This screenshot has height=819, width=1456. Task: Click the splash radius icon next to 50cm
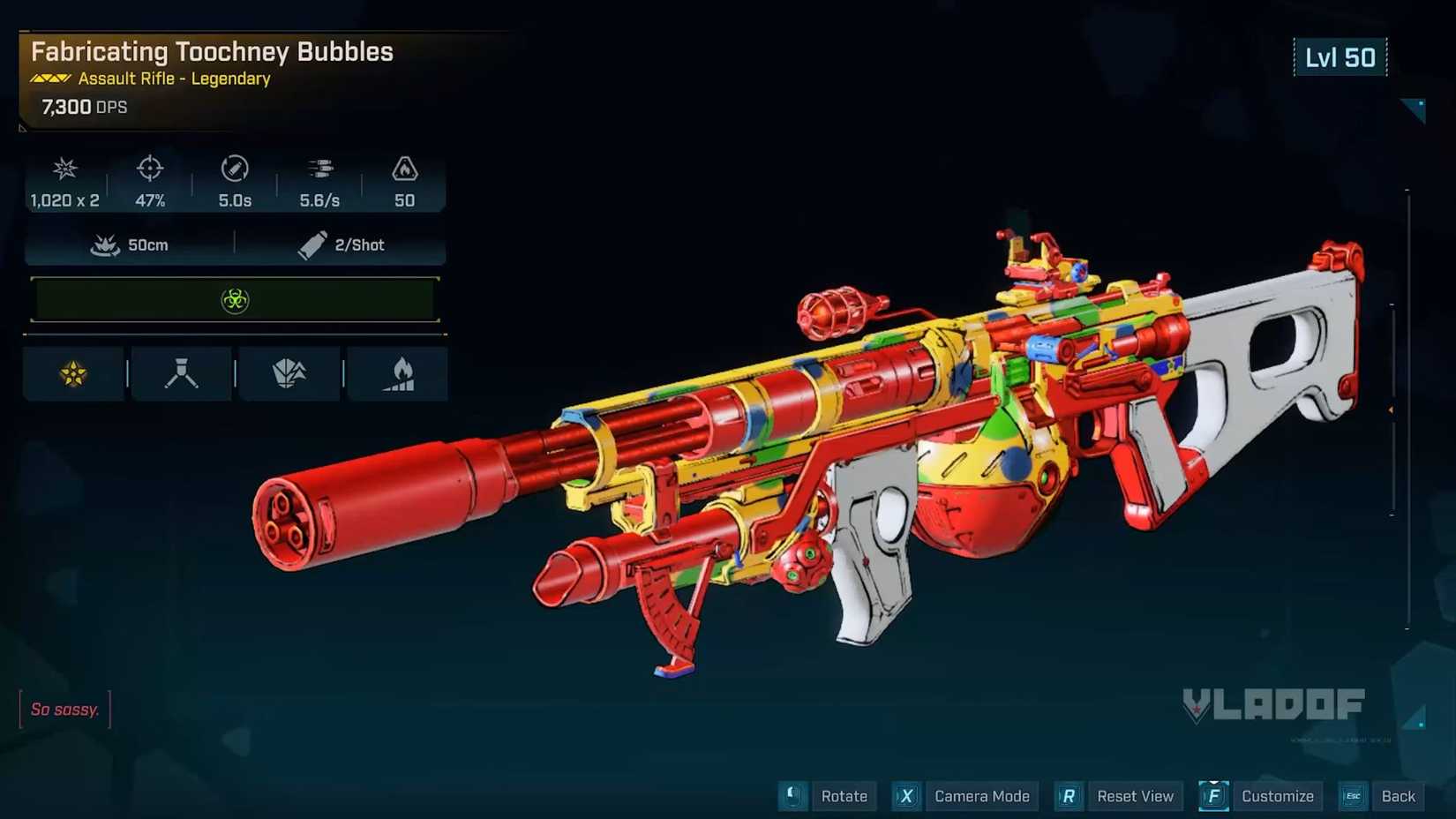click(x=106, y=244)
